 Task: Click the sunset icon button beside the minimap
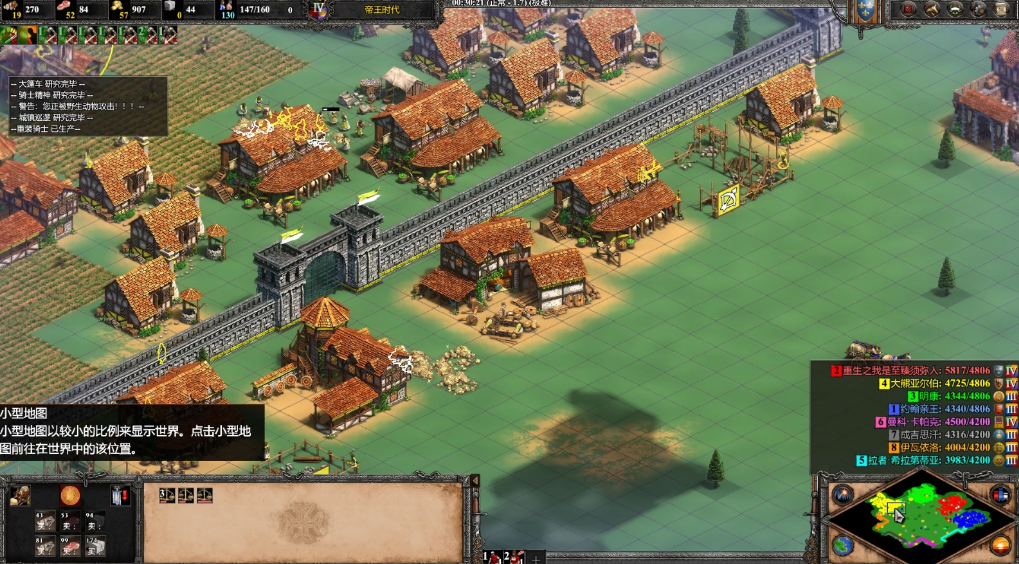[x=1000, y=545]
